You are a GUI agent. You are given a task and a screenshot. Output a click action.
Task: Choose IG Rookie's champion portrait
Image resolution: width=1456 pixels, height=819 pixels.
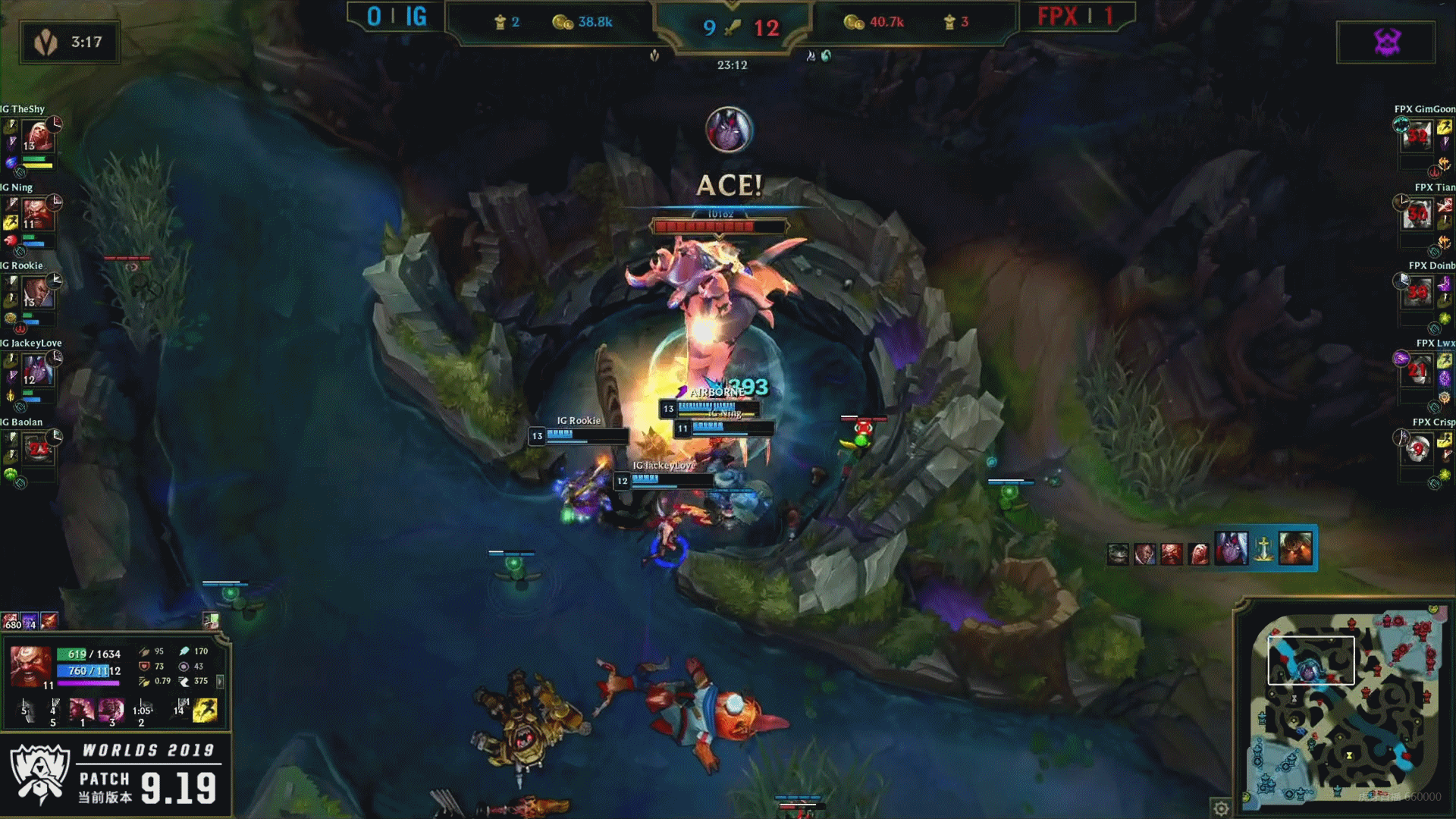(37, 293)
